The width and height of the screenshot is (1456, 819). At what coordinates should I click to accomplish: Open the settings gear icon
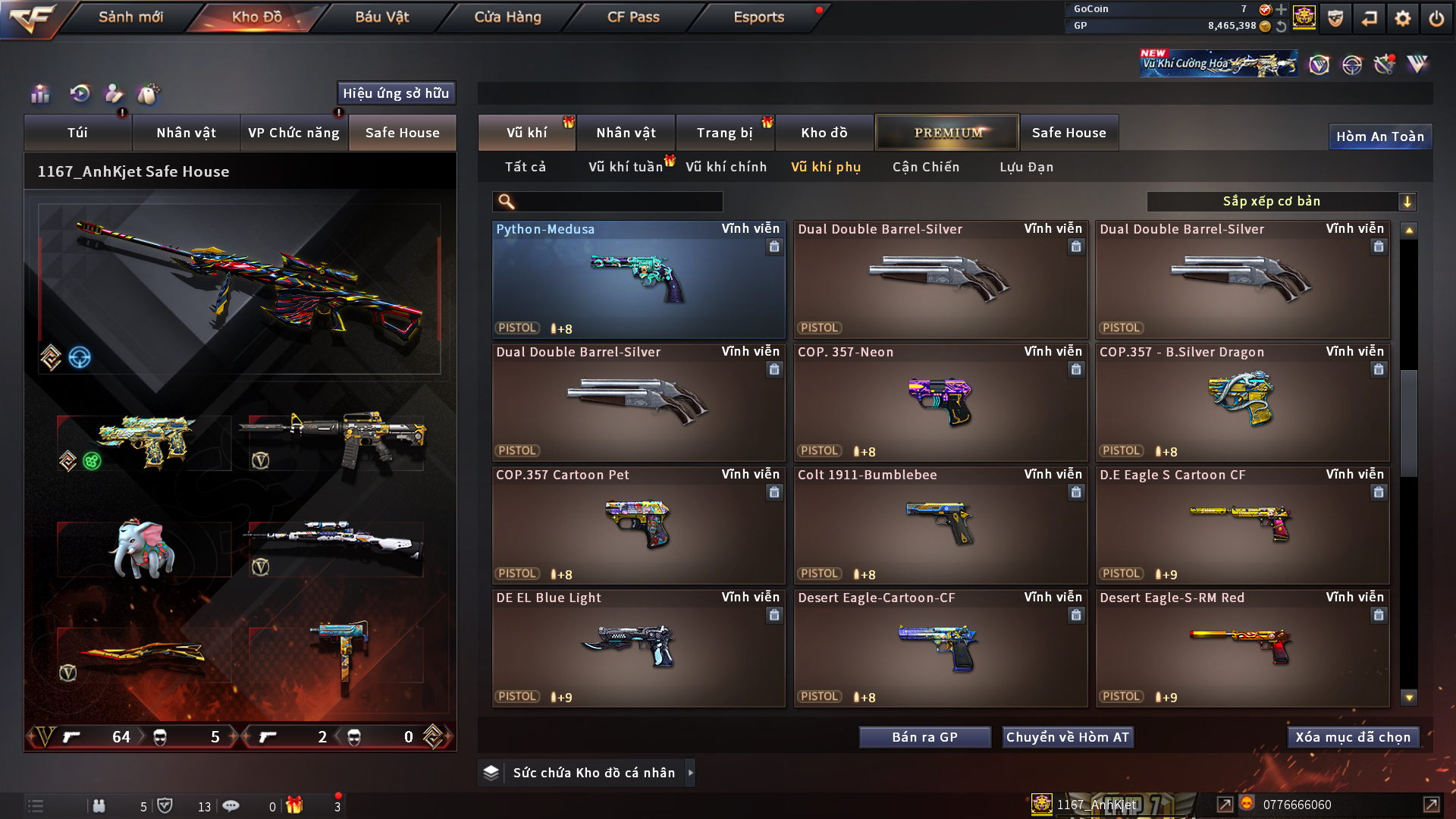1403,18
